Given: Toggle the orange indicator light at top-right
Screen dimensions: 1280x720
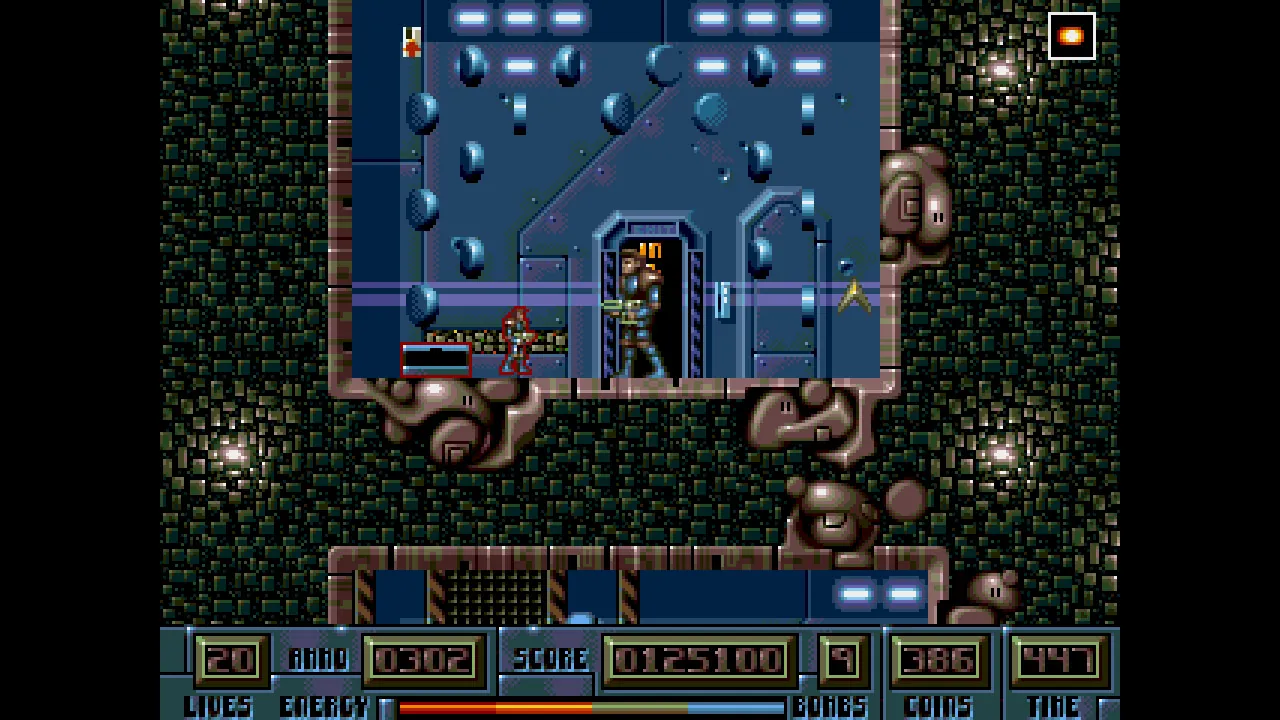Looking at the screenshot, I should 1071,36.
